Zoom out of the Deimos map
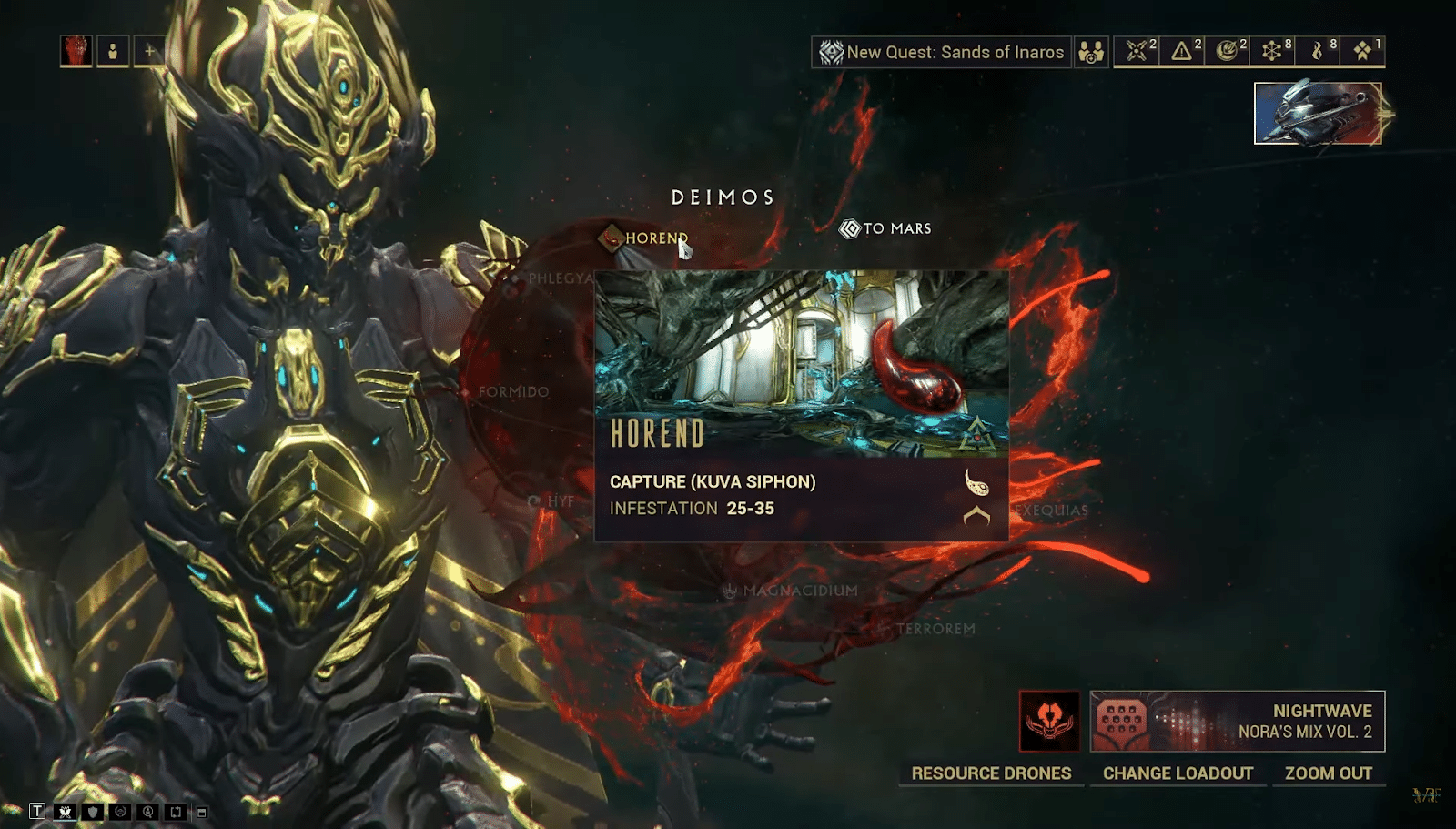Image resolution: width=1456 pixels, height=829 pixels. [1328, 773]
